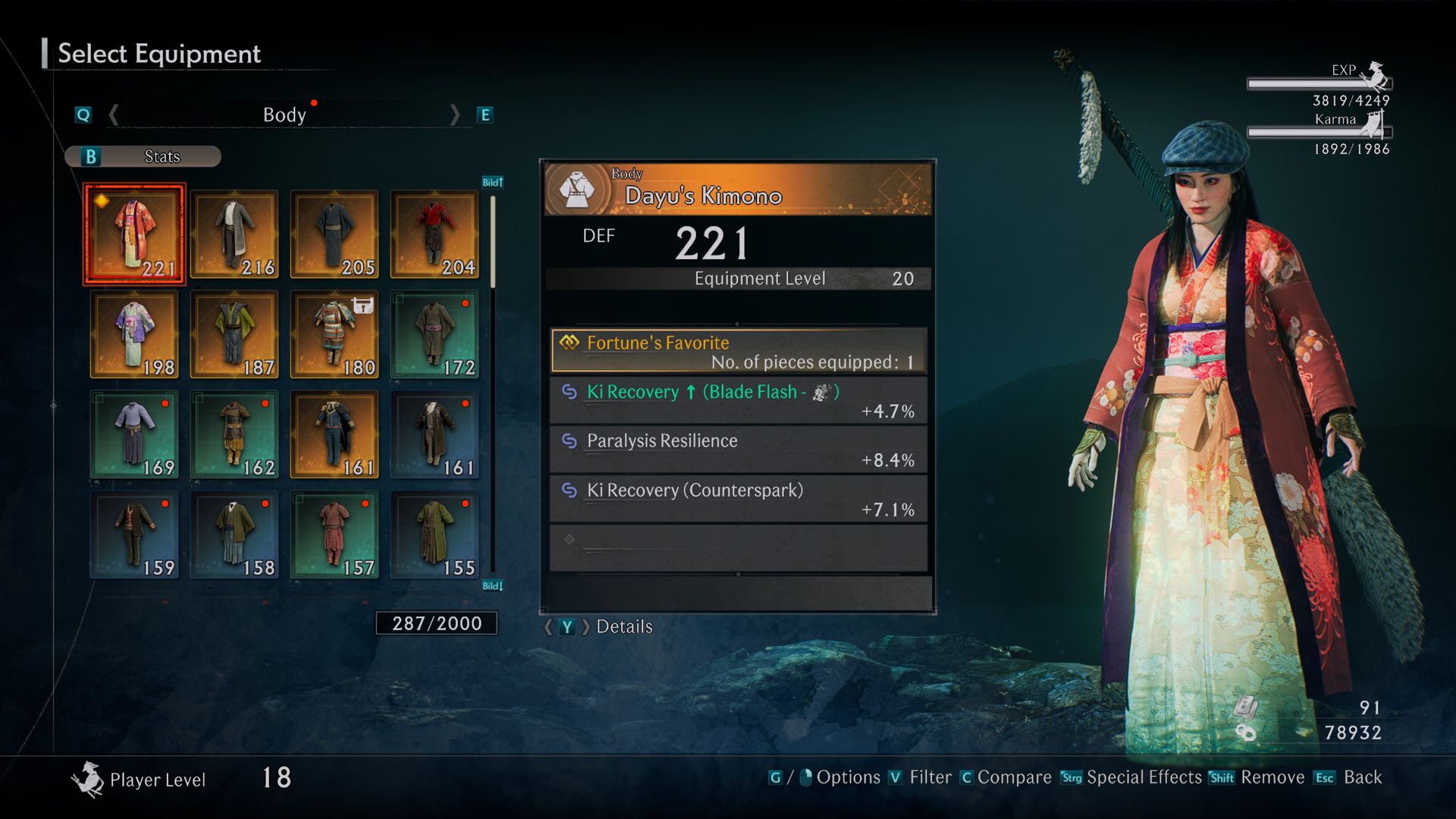Switch to the previous equipment category arrow

(x=114, y=115)
